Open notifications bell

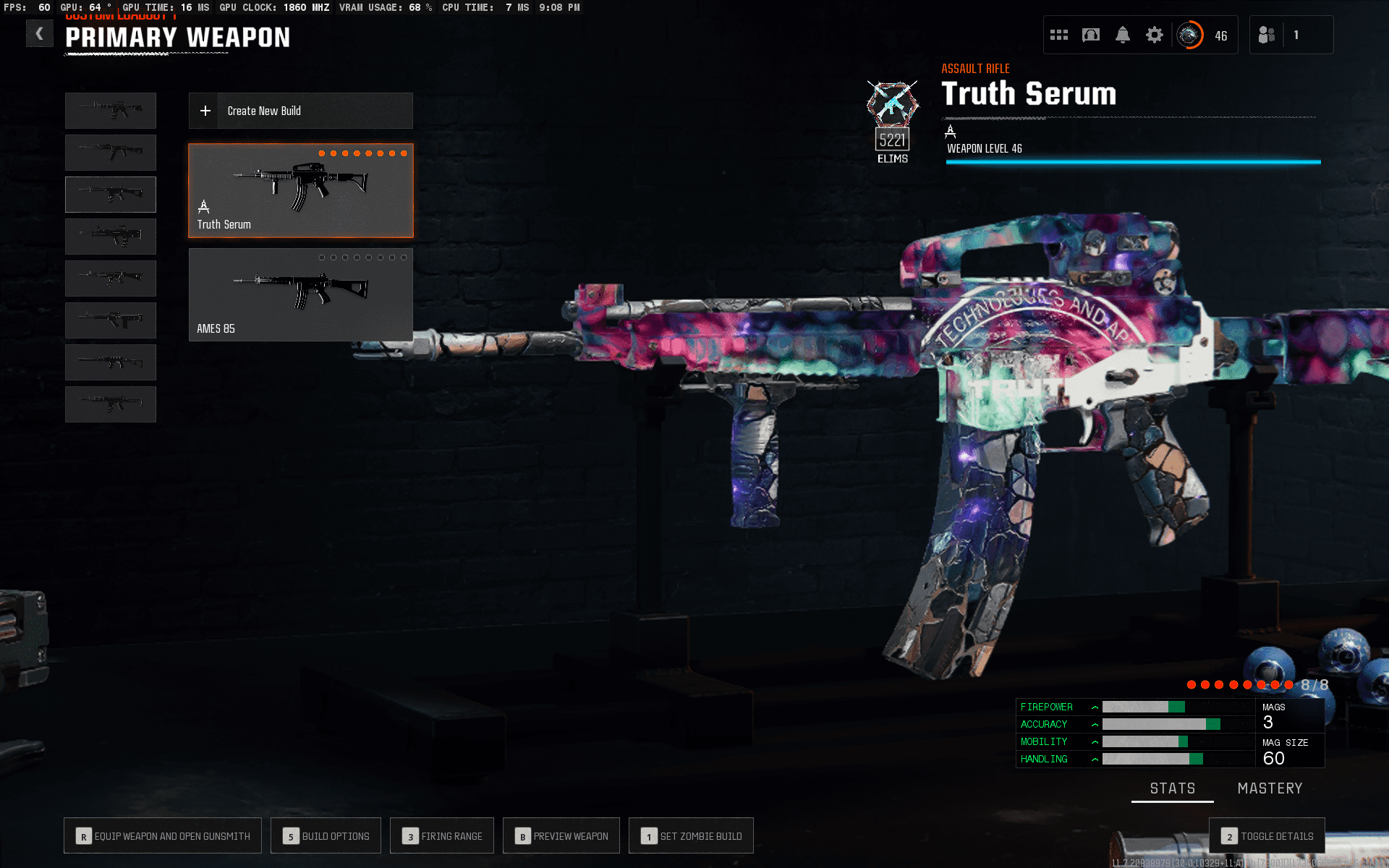point(1122,35)
